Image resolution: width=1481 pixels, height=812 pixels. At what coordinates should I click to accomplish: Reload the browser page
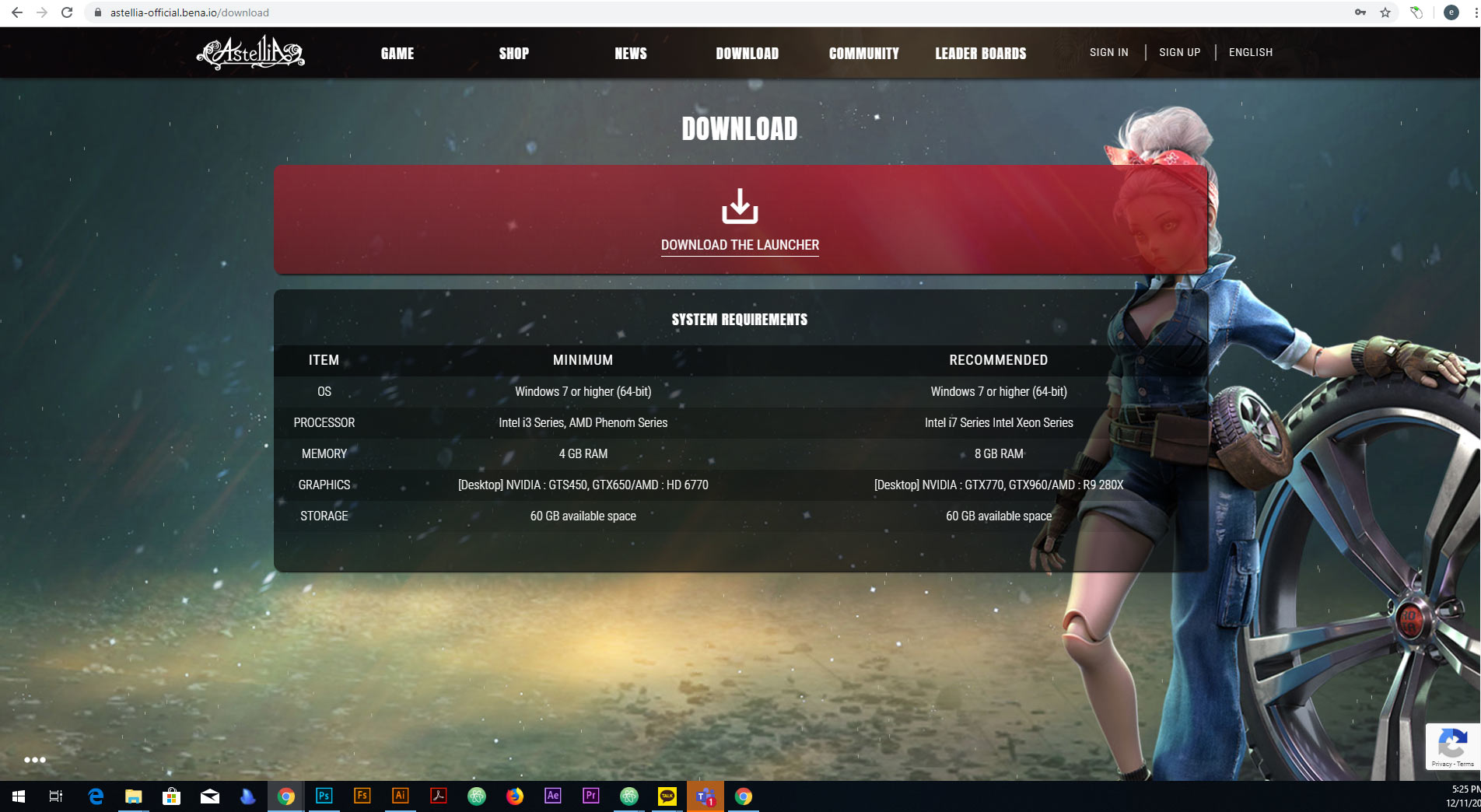point(67,12)
